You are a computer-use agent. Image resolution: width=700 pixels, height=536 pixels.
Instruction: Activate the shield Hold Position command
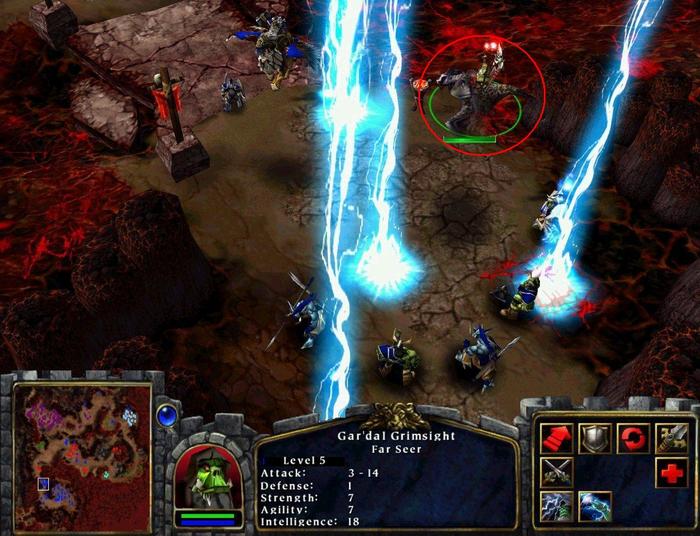point(595,436)
